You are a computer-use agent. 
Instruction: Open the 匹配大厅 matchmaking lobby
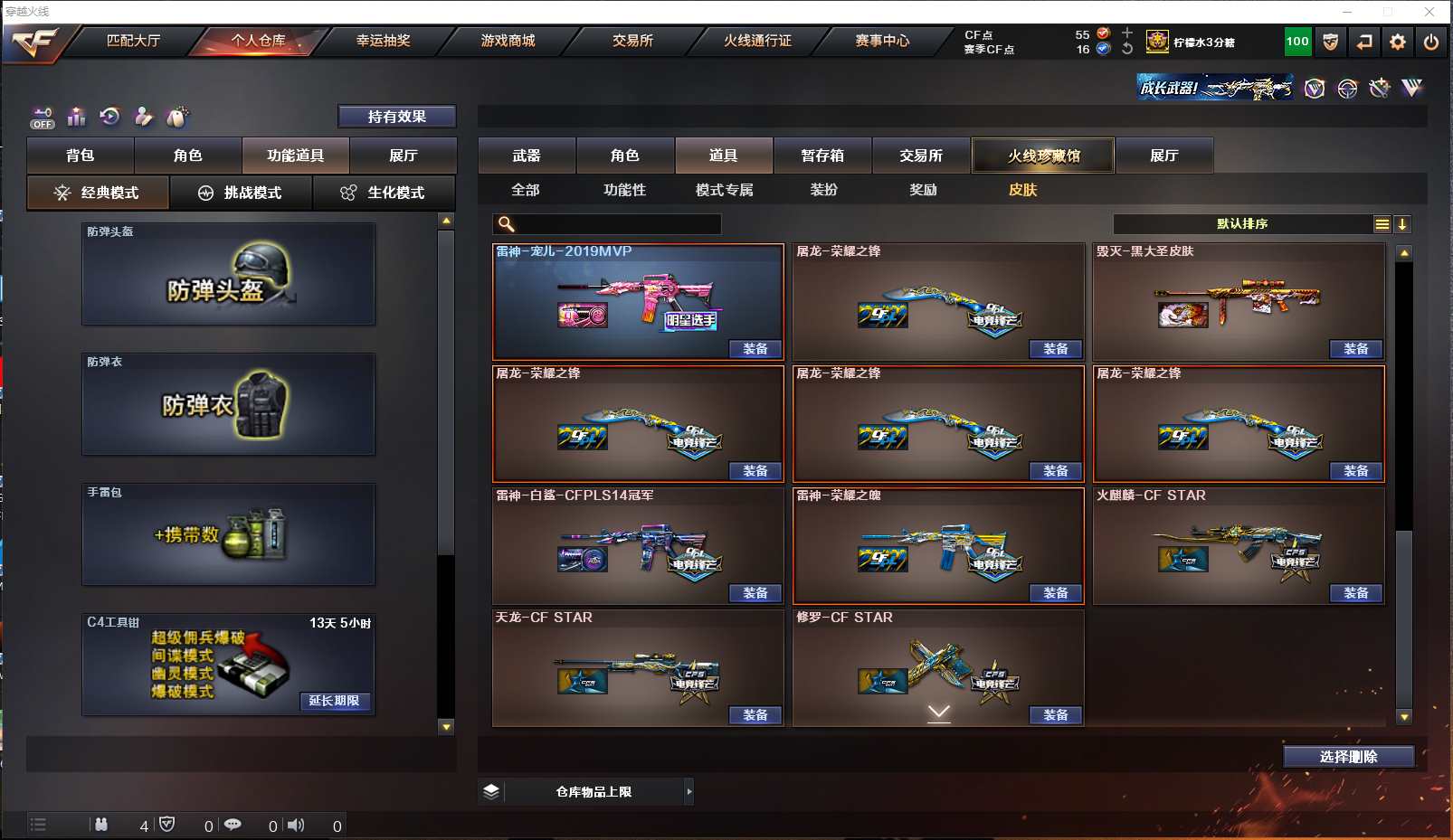tap(133, 41)
